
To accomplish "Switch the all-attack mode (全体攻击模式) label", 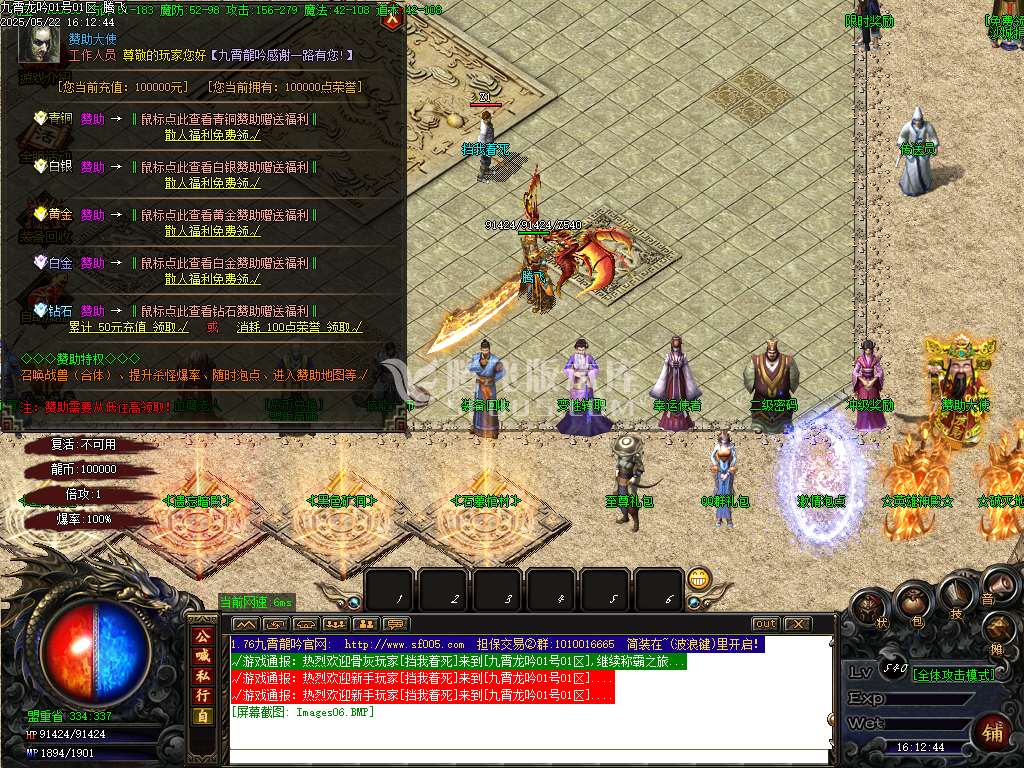I will [x=954, y=675].
